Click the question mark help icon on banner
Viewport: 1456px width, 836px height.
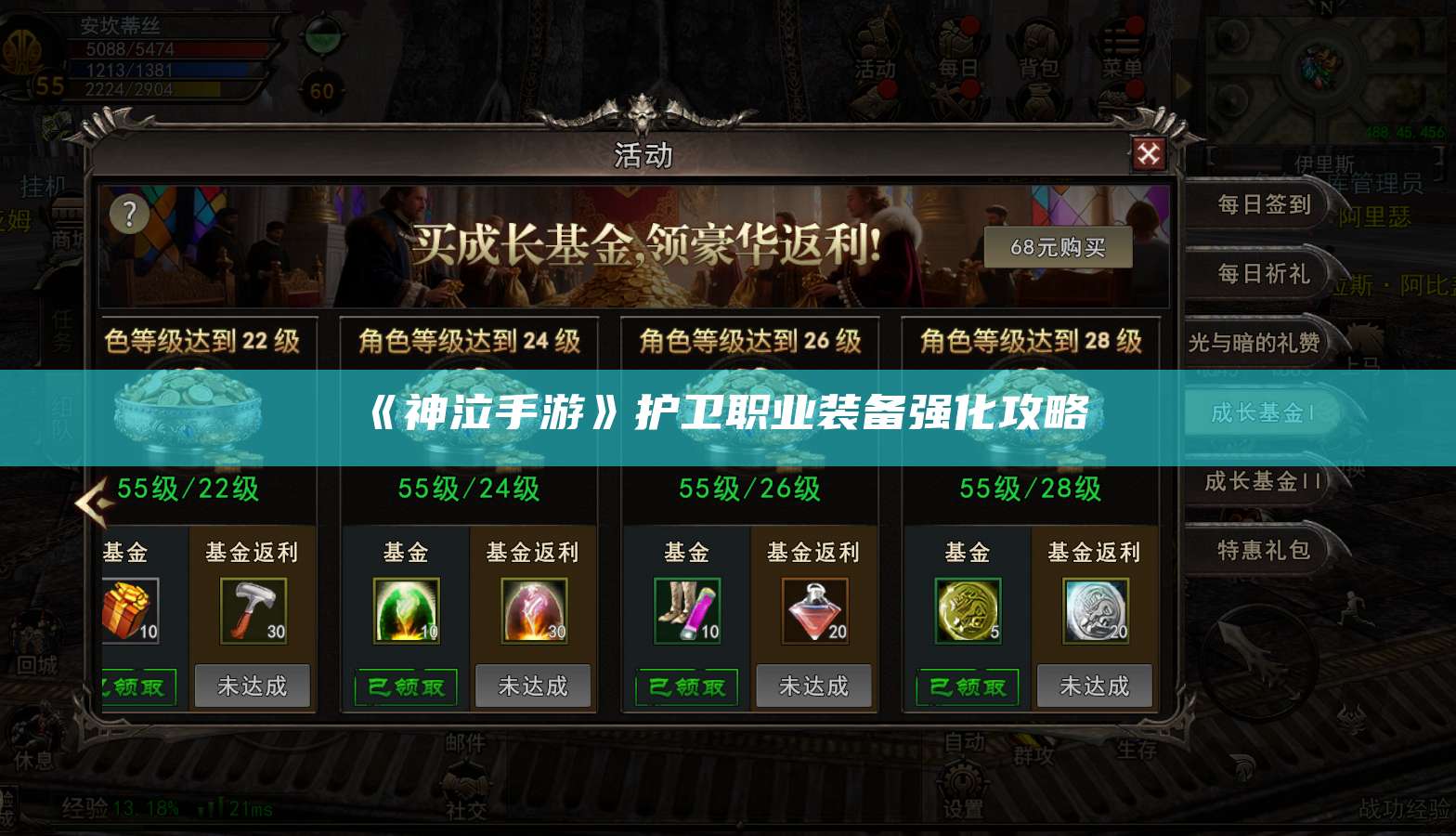tap(128, 214)
